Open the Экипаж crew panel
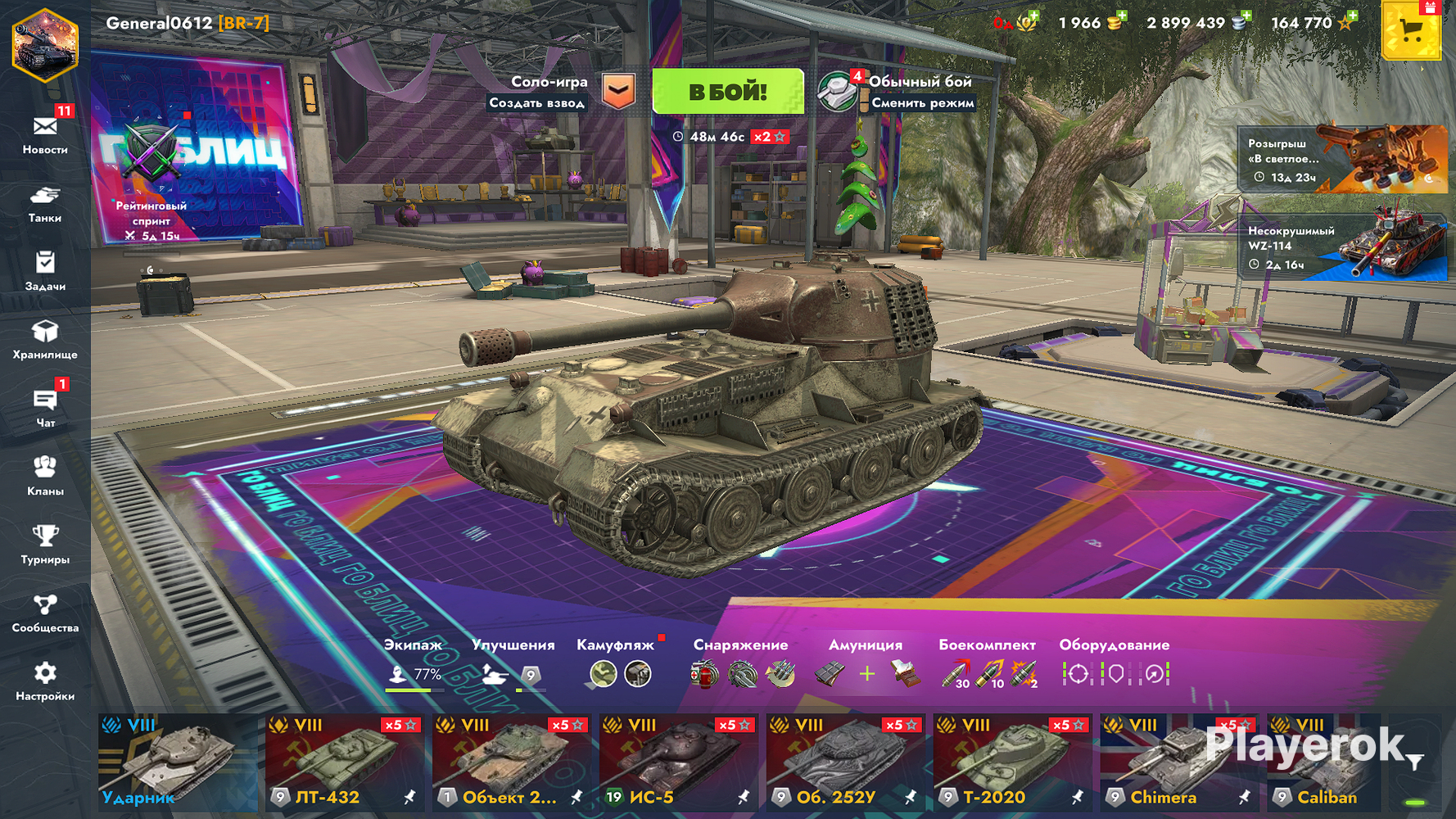 [x=414, y=665]
